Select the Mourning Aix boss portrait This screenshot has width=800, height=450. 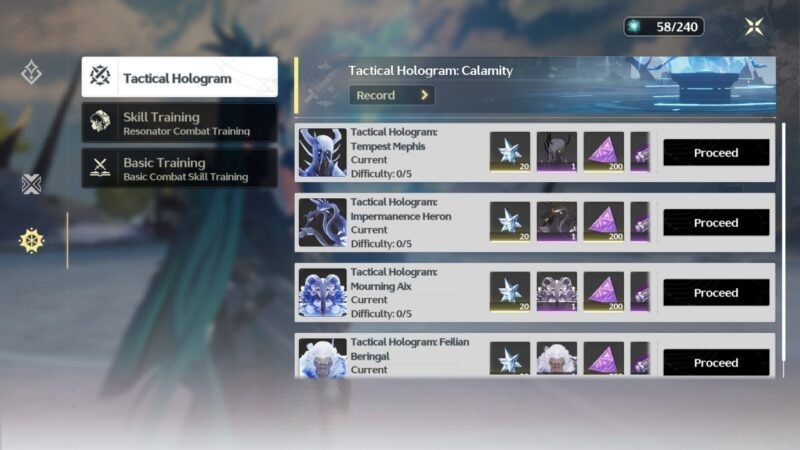(x=322, y=293)
